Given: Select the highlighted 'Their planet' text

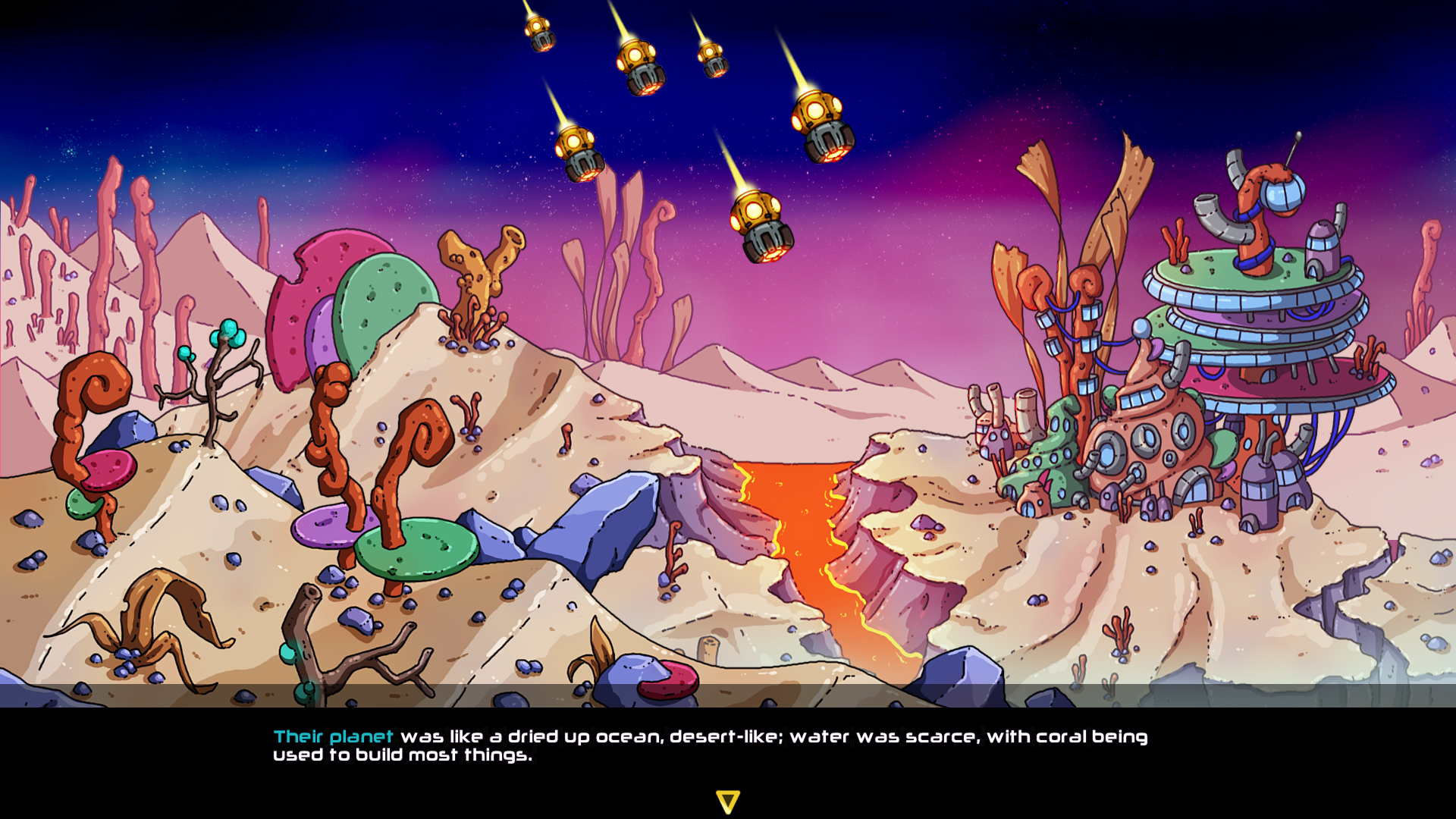Looking at the screenshot, I should pos(331,736).
